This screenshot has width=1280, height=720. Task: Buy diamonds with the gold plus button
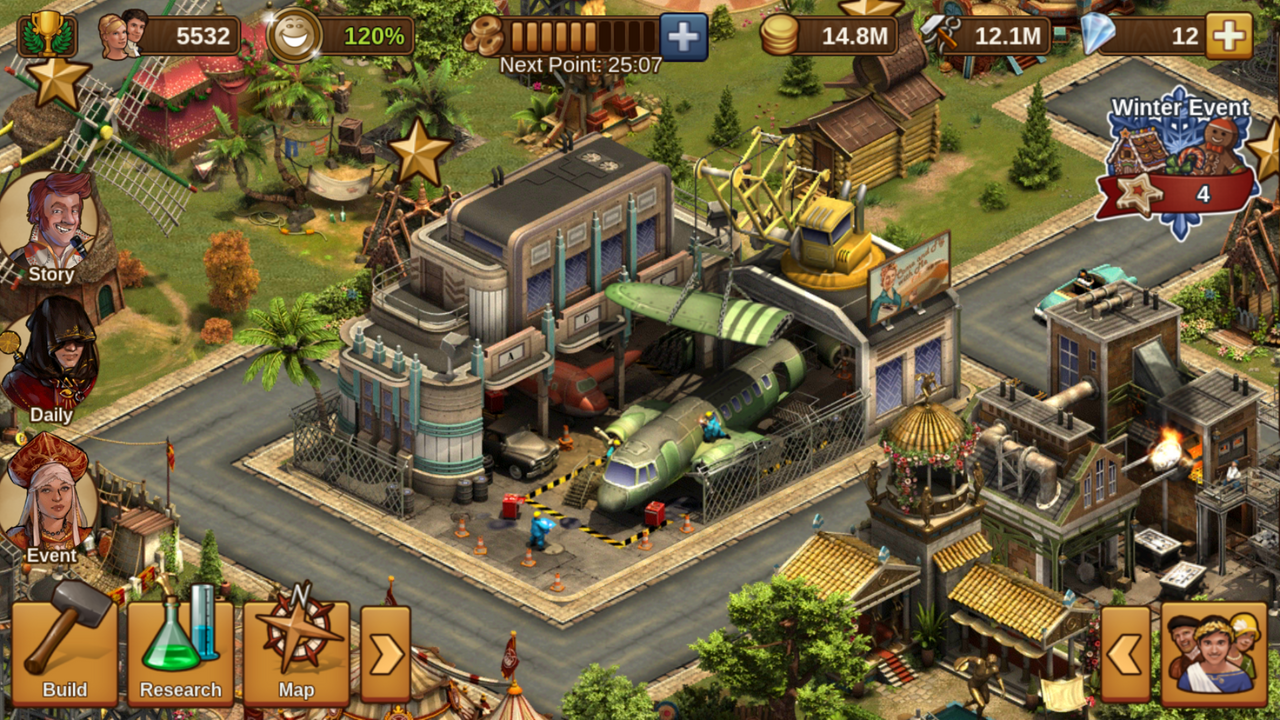[x=1229, y=37]
